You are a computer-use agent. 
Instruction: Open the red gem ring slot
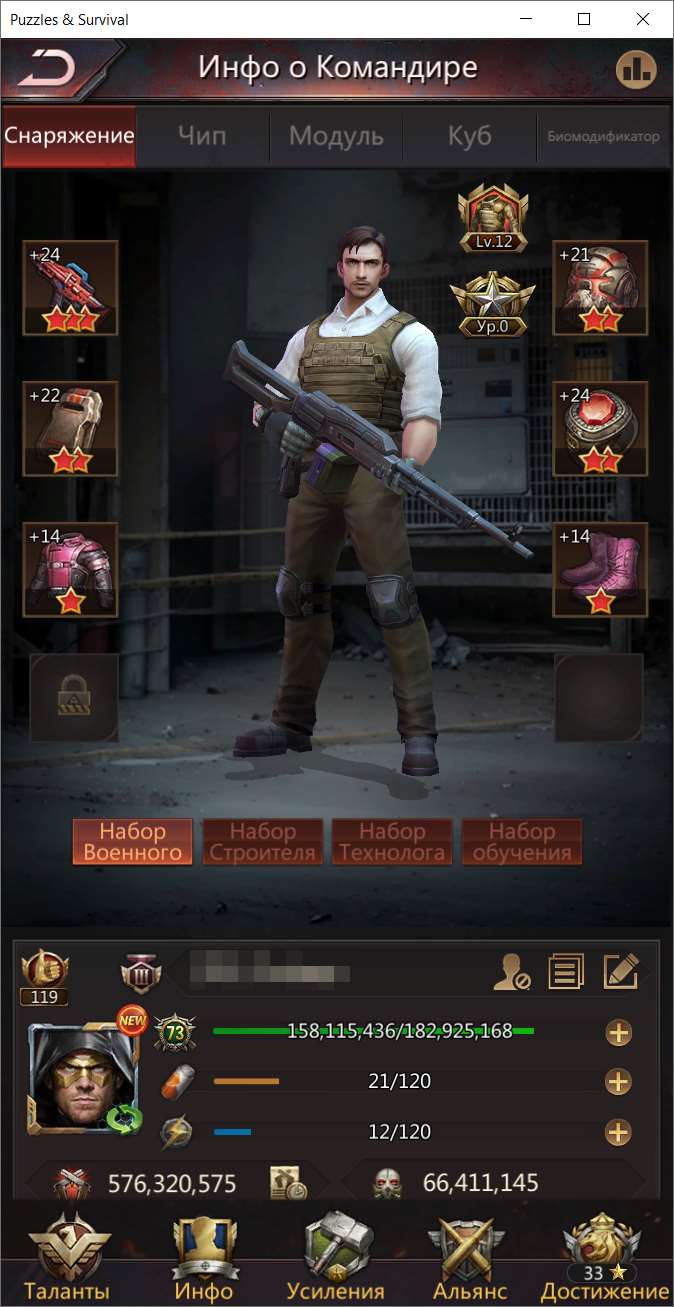(600, 429)
